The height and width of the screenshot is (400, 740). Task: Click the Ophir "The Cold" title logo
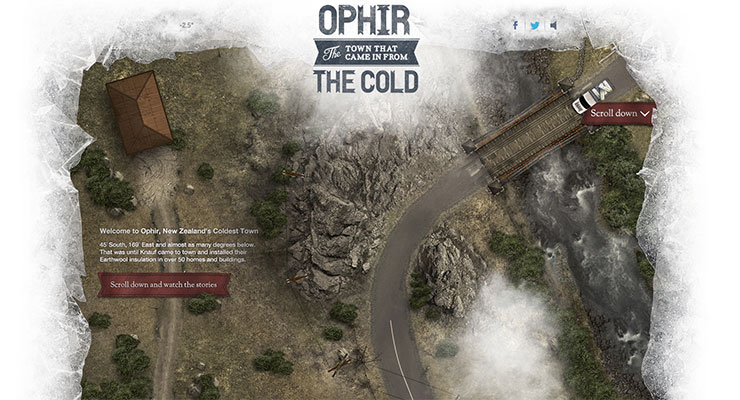366,50
